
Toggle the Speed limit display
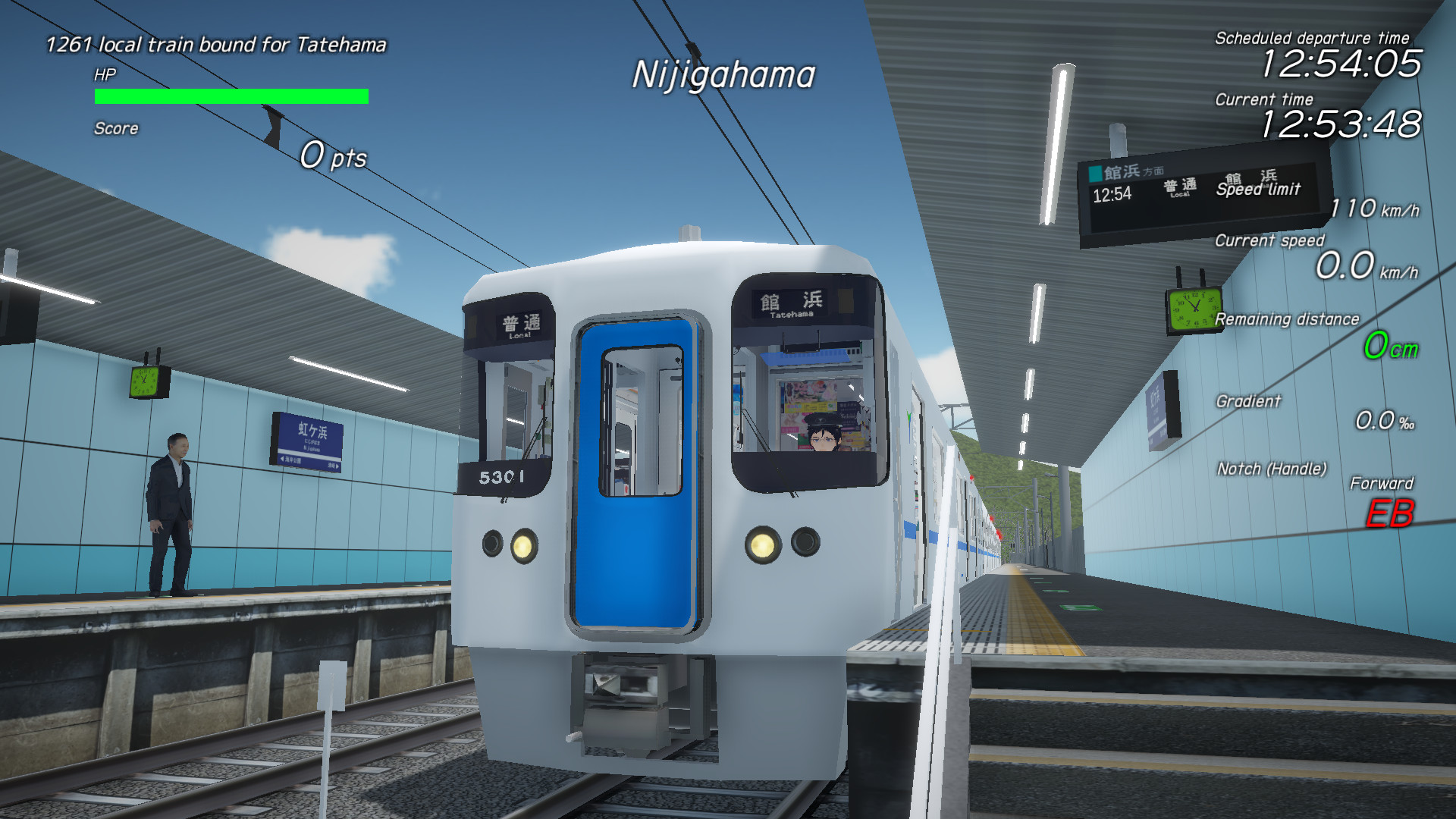tap(1259, 192)
